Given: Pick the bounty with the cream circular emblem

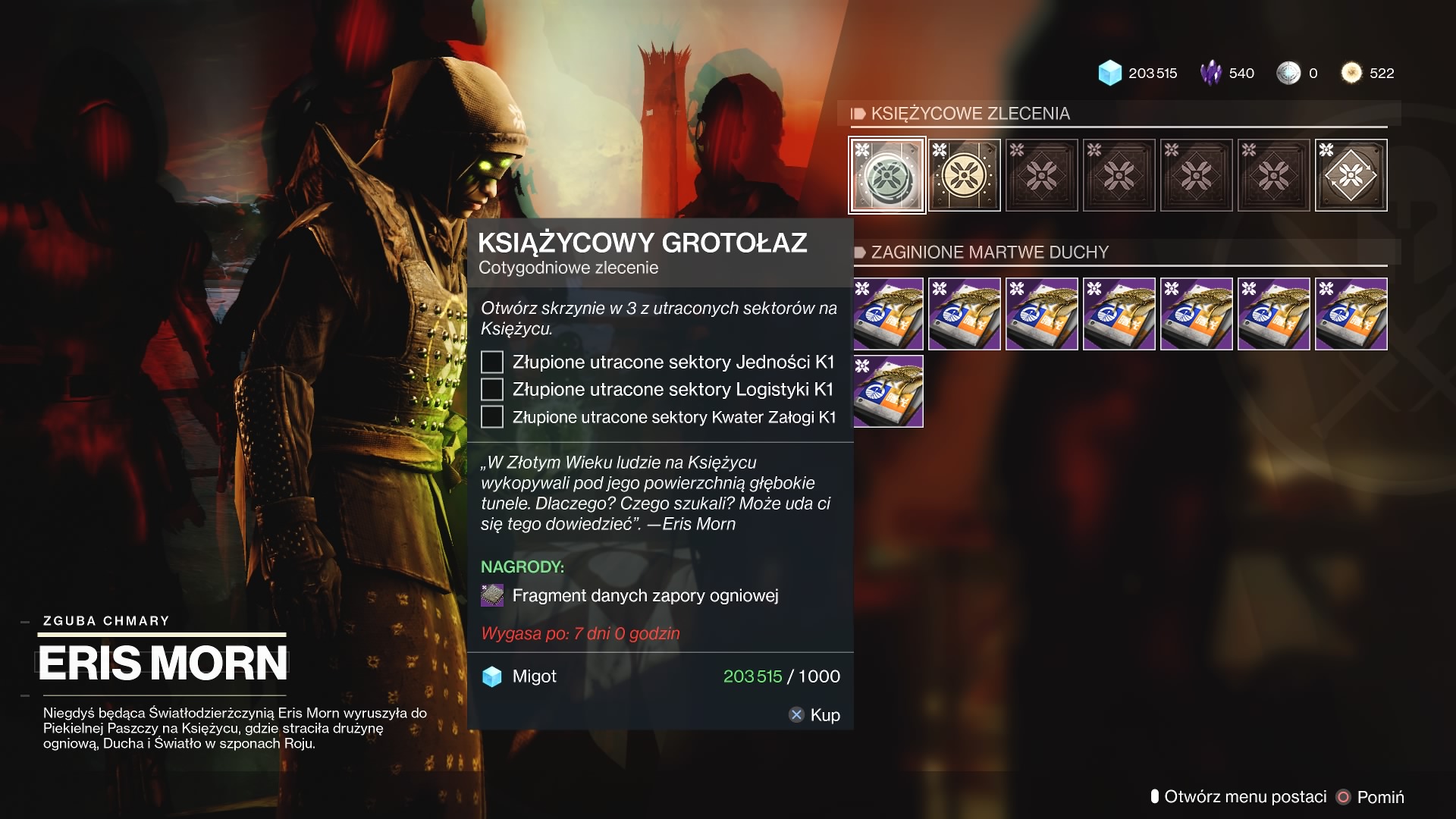Looking at the screenshot, I should (x=964, y=175).
